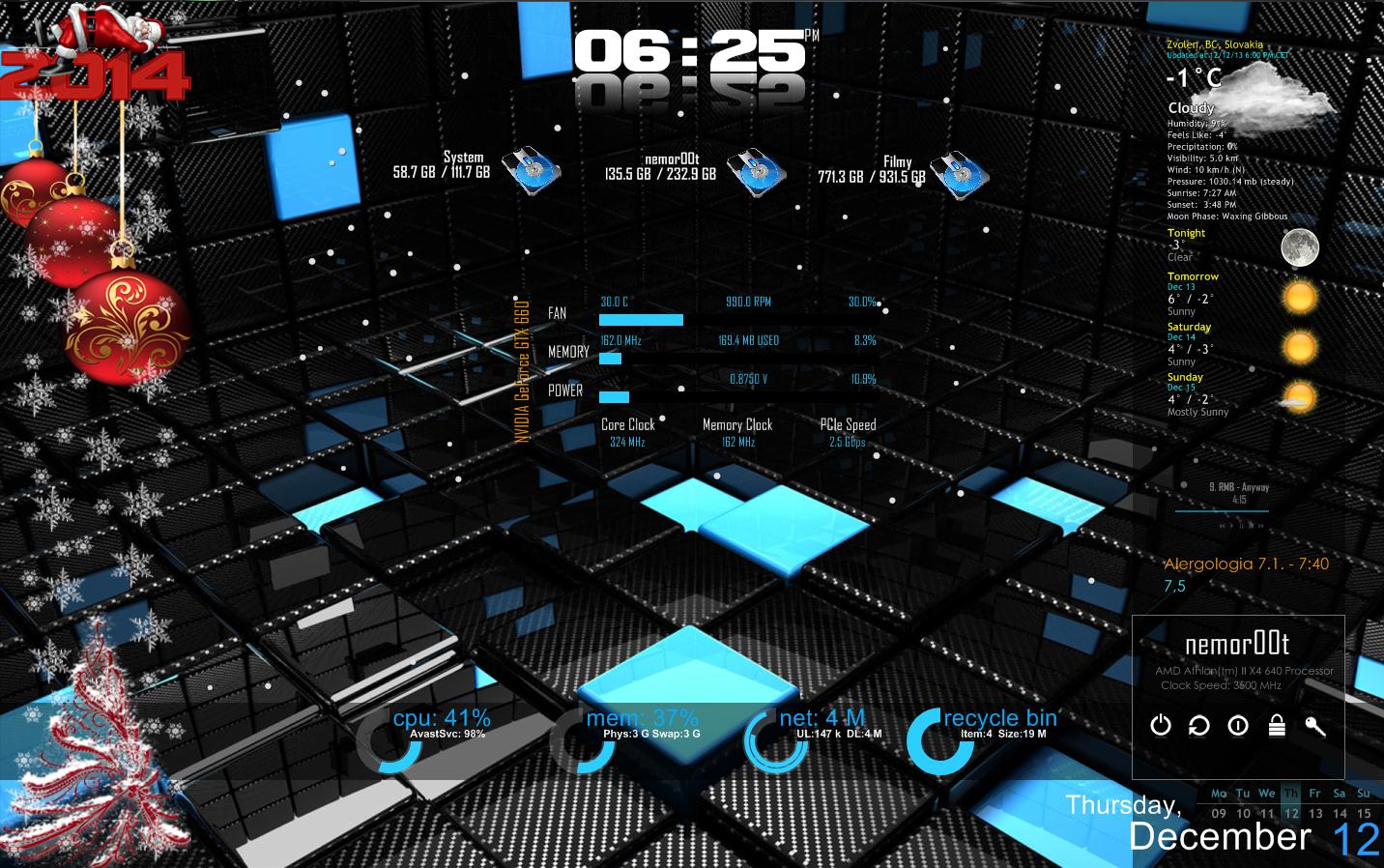Open the System drive floppy icon
This screenshot has height=868, width=1384.
point(533,172)
